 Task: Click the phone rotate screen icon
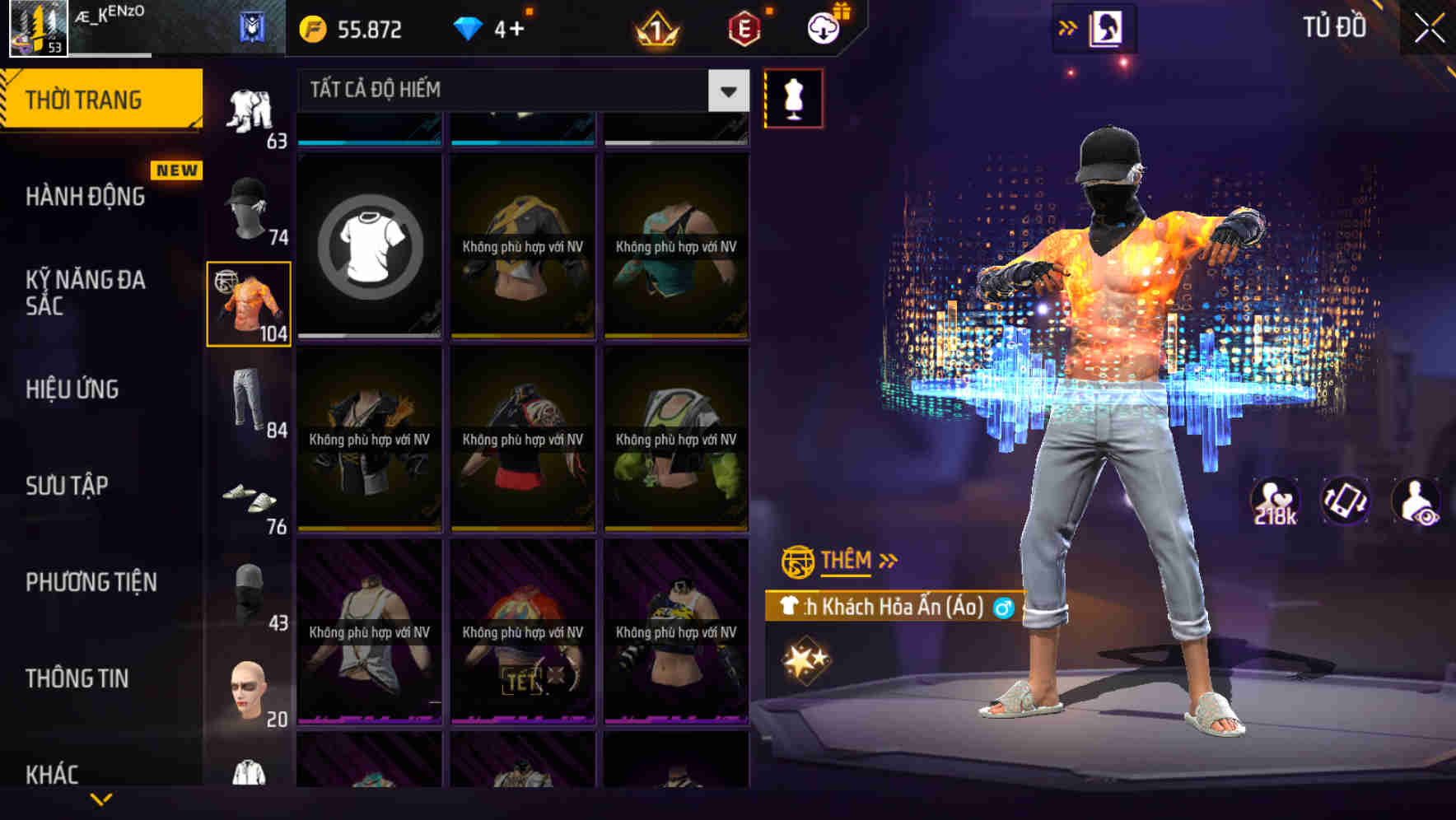click(x=1346, y=502)
